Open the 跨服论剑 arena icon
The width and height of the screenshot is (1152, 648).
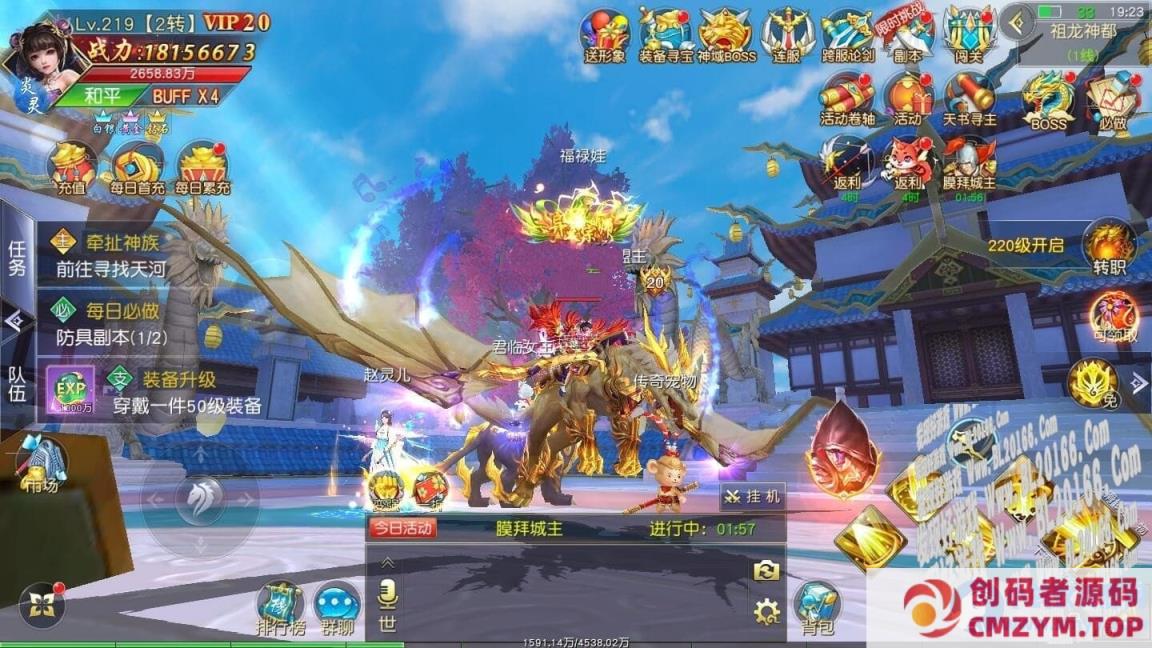point(847,35)
